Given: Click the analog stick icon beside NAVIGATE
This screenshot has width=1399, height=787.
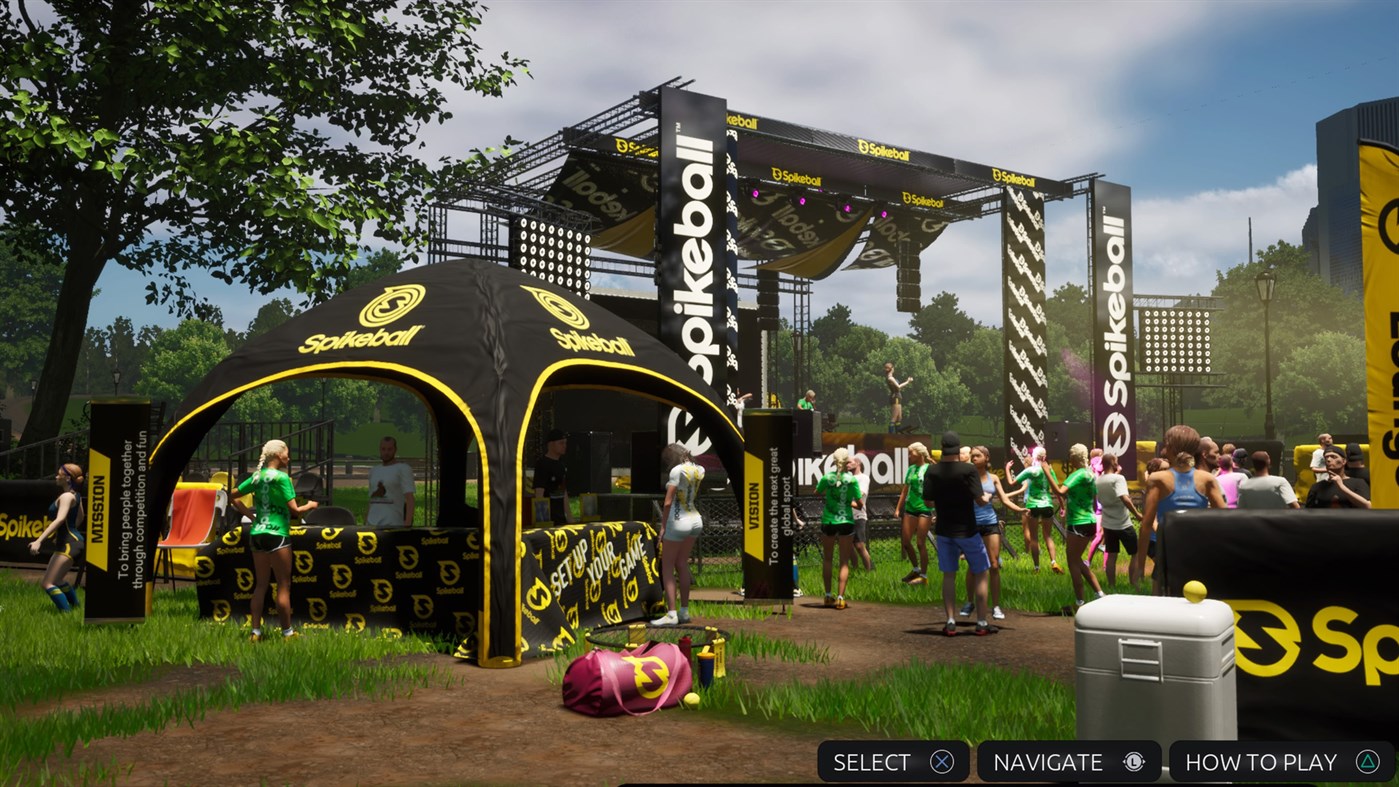Looking at the screenshot, I should [x=1133, y=761].
